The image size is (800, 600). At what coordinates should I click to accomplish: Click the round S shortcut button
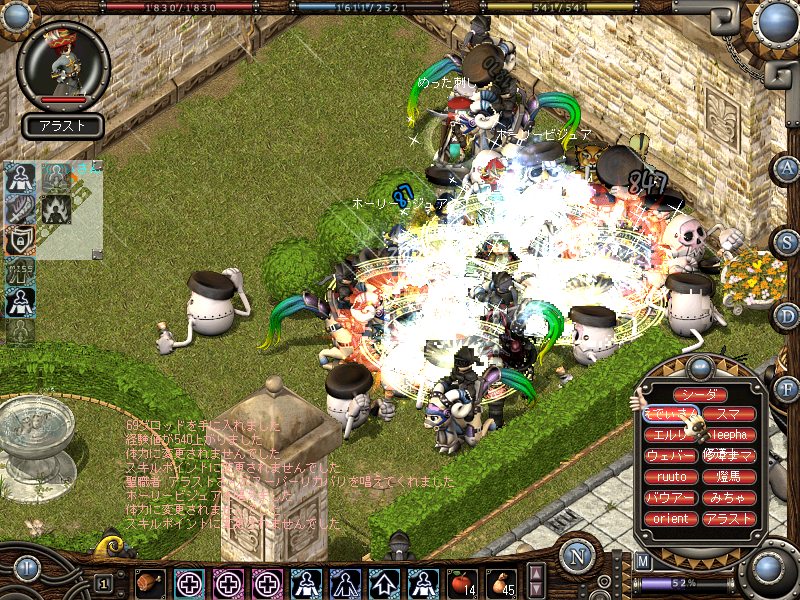[x=787, y=241]
